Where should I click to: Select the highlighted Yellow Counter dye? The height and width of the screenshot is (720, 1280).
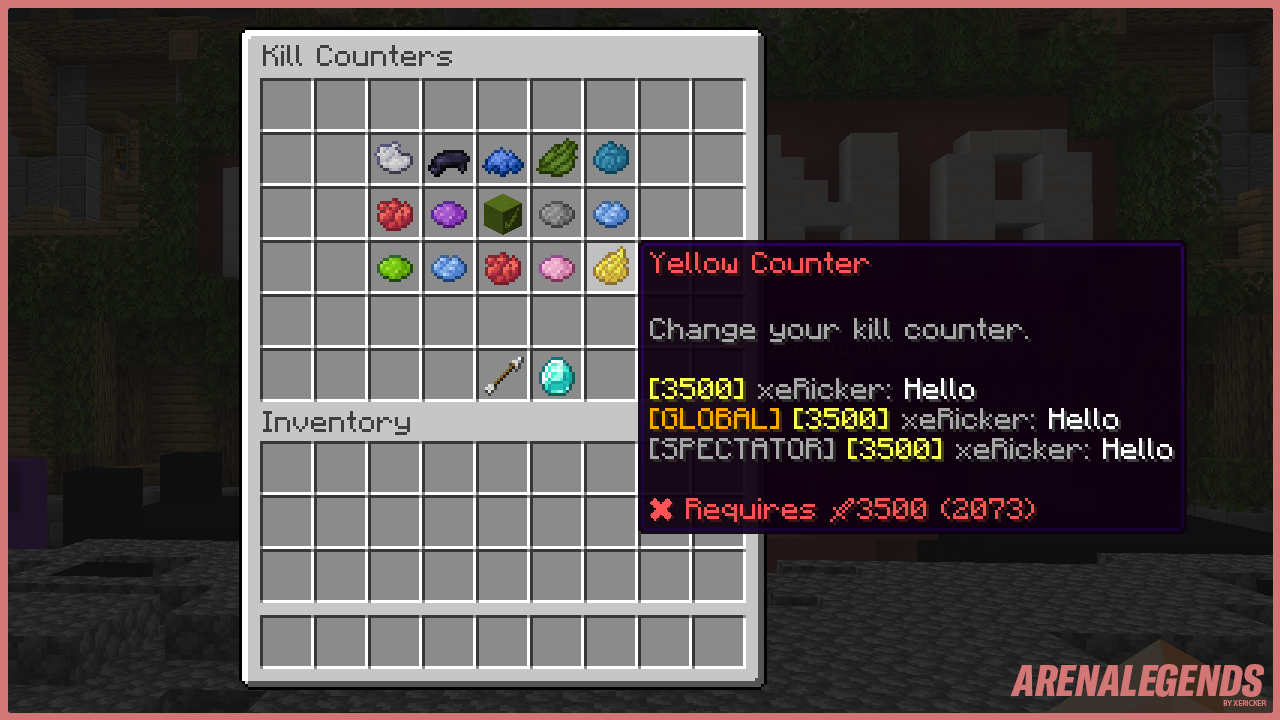(x=610, y=267)
